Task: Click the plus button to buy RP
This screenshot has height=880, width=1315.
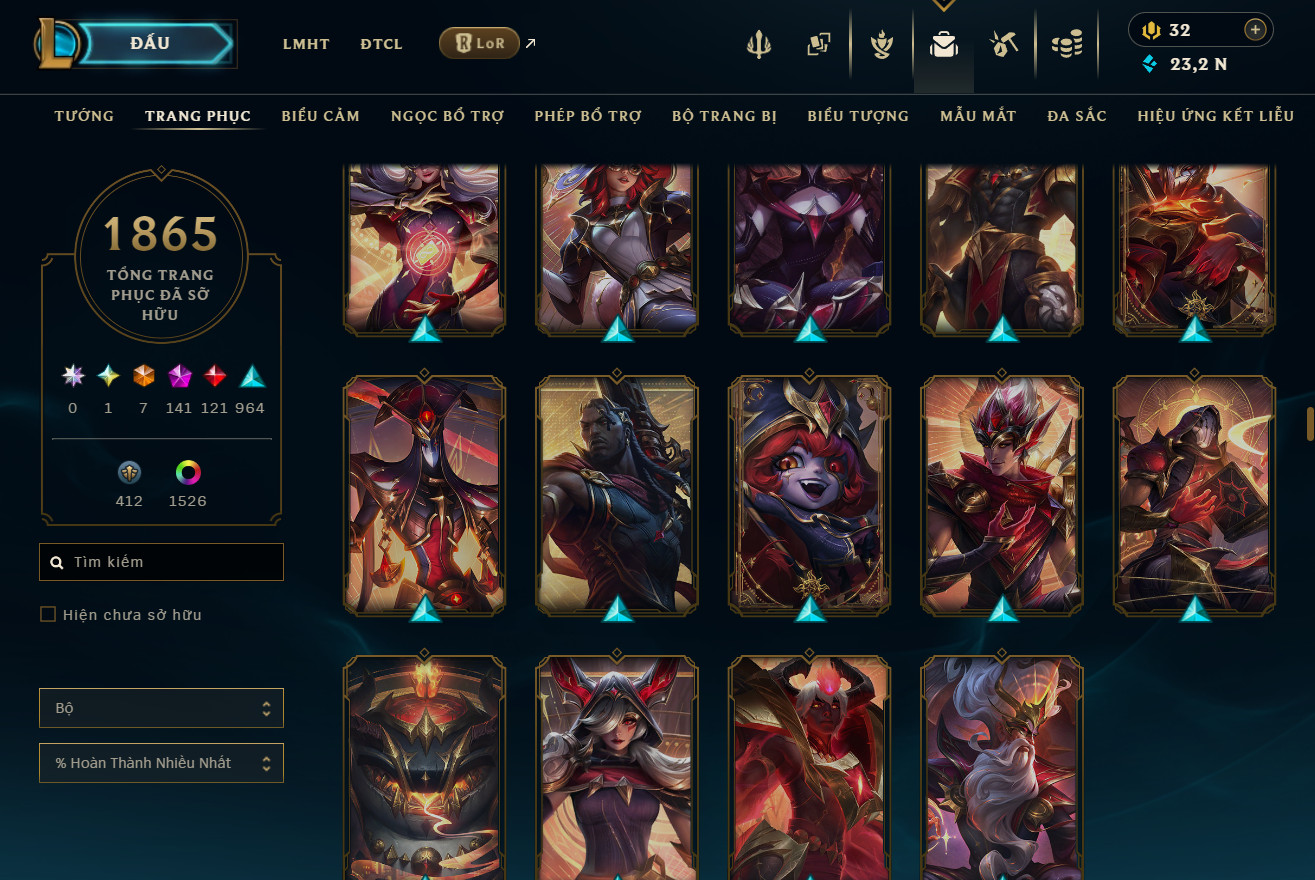Action: (x=1255, y=30)
